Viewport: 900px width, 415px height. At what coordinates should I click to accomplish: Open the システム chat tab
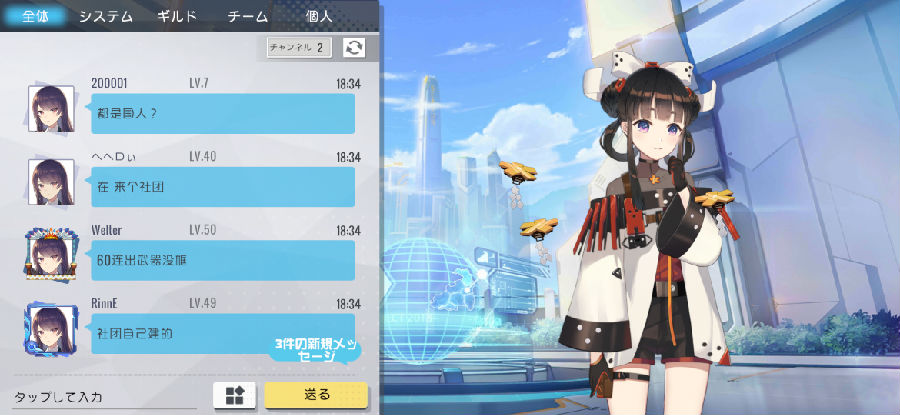coord(105,16)
